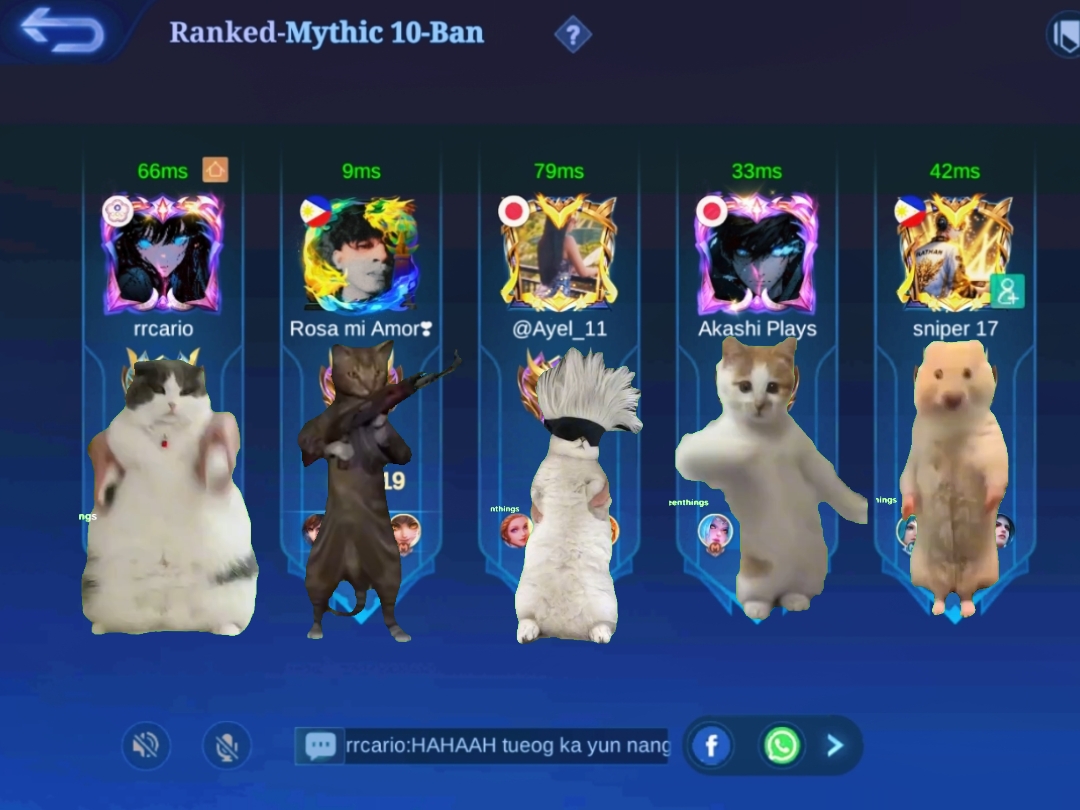
Task: Share via the Facebook button
Action: tap(712, 745)
